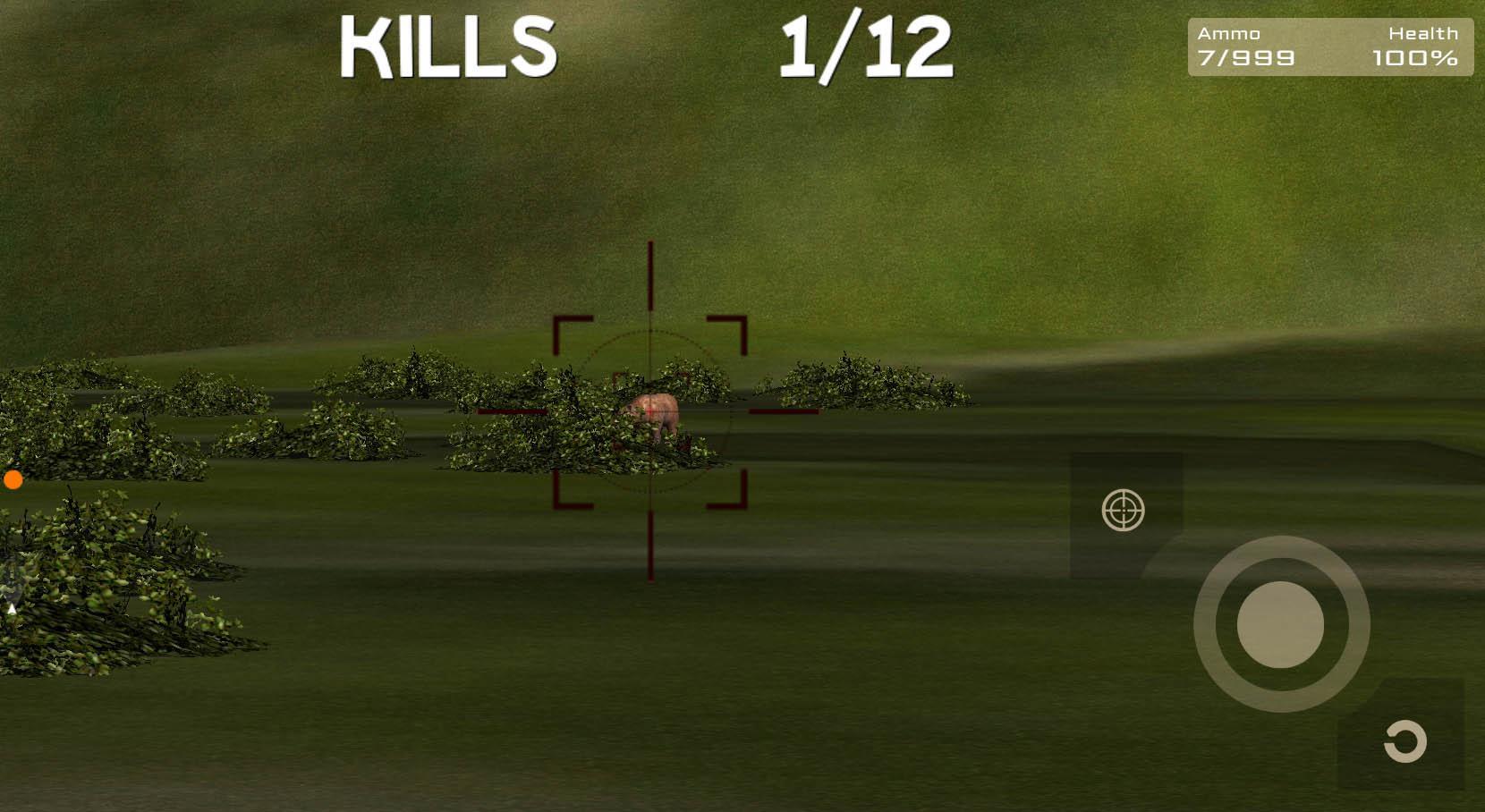The image size is (1485, 812).
Task: Tap the Ammo and Health status panel
Action: 1330,47
